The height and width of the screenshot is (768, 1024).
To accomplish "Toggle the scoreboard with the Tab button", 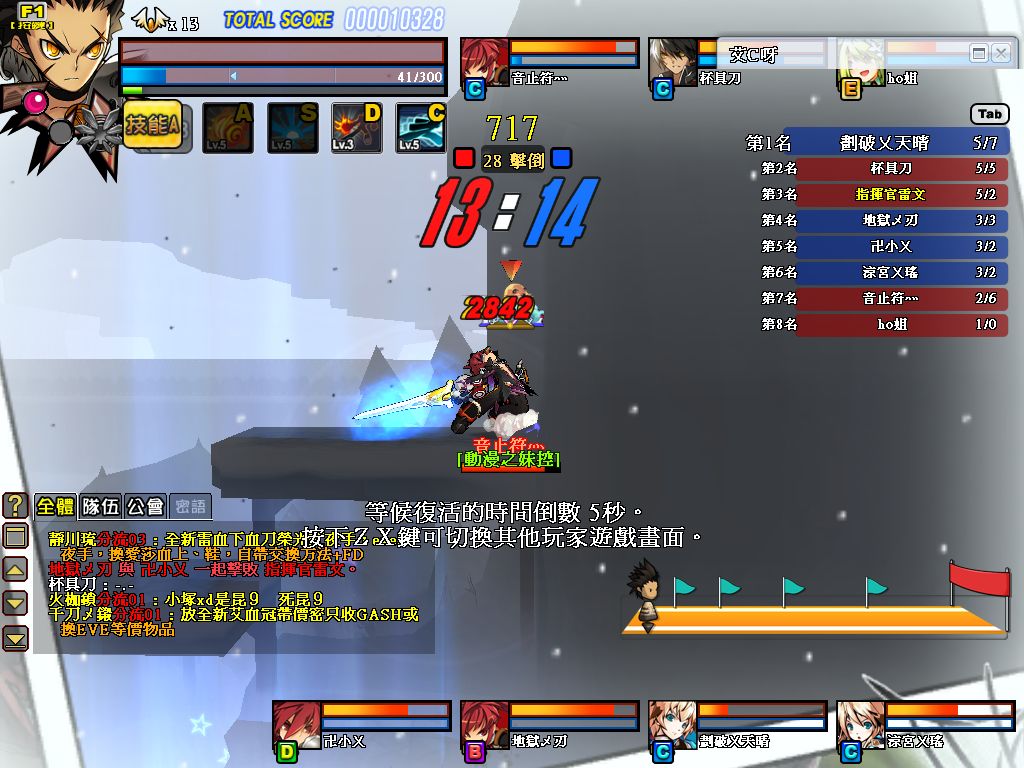I will 989,114.
